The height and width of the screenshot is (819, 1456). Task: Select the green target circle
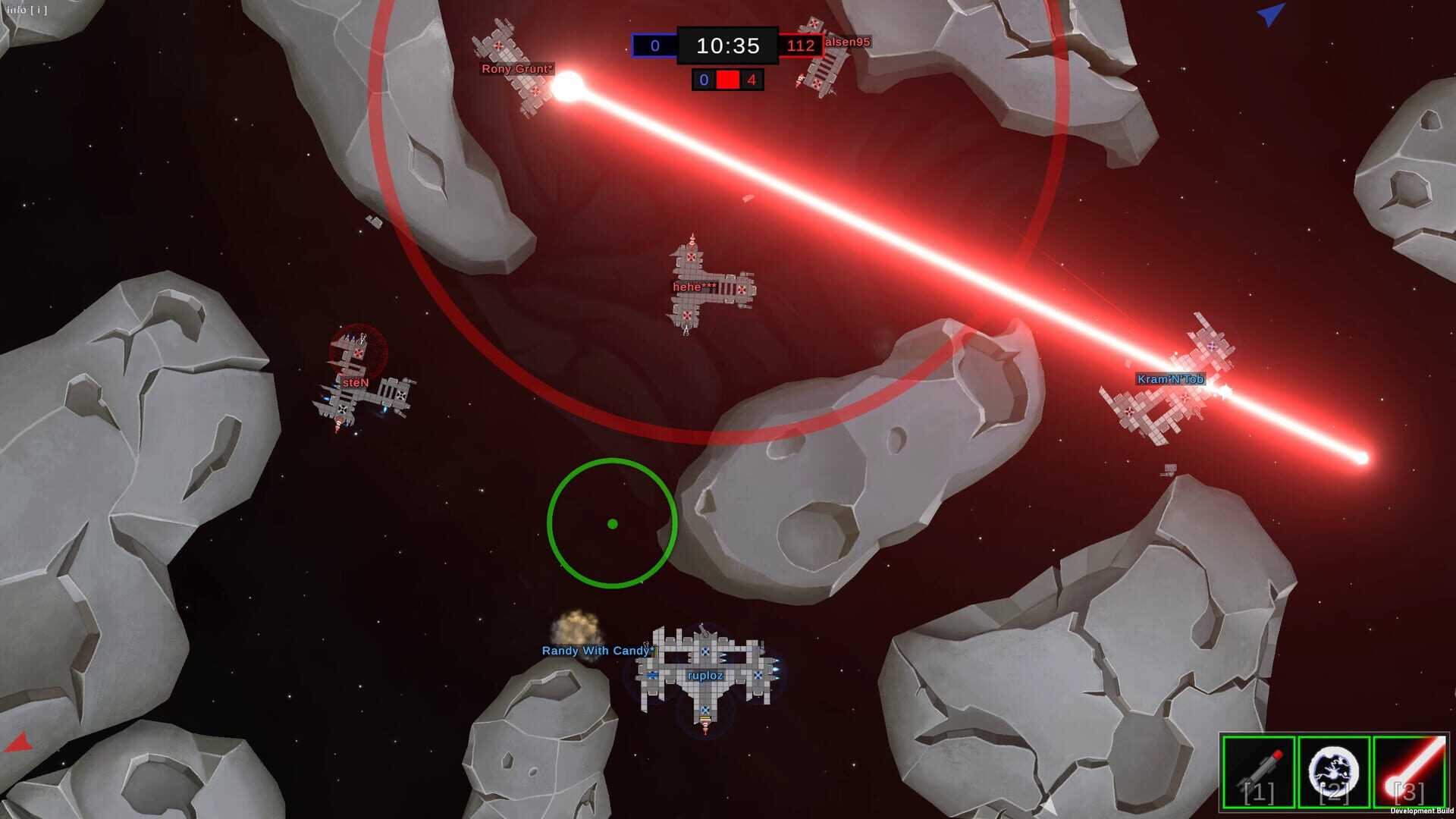pos(611,523)
